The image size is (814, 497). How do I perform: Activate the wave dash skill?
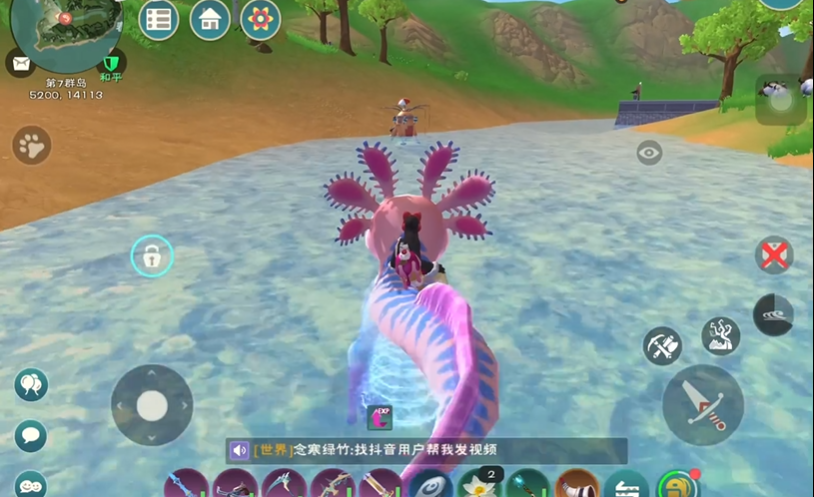773,315
